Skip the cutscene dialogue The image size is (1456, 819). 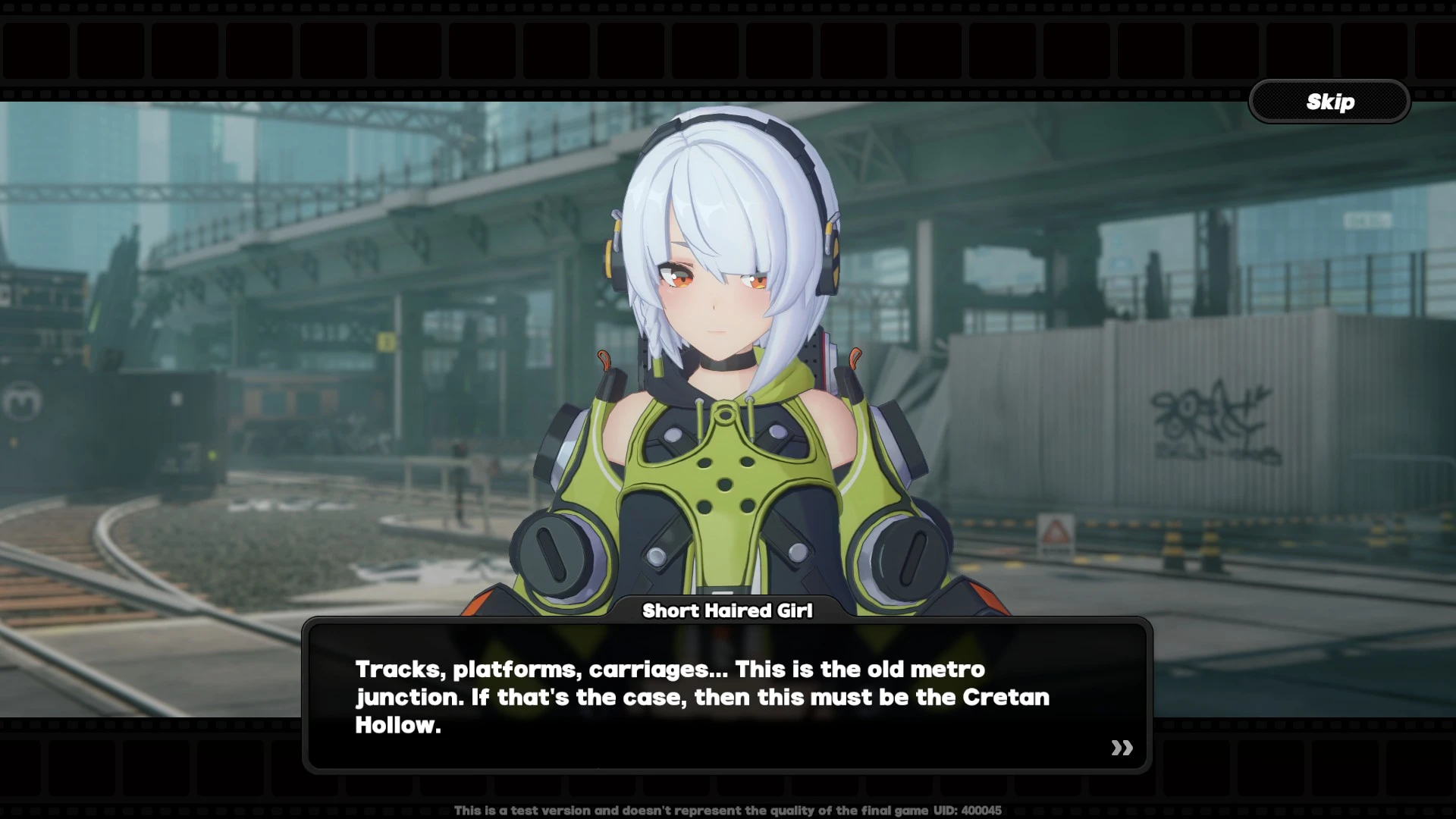[1329, 102]
